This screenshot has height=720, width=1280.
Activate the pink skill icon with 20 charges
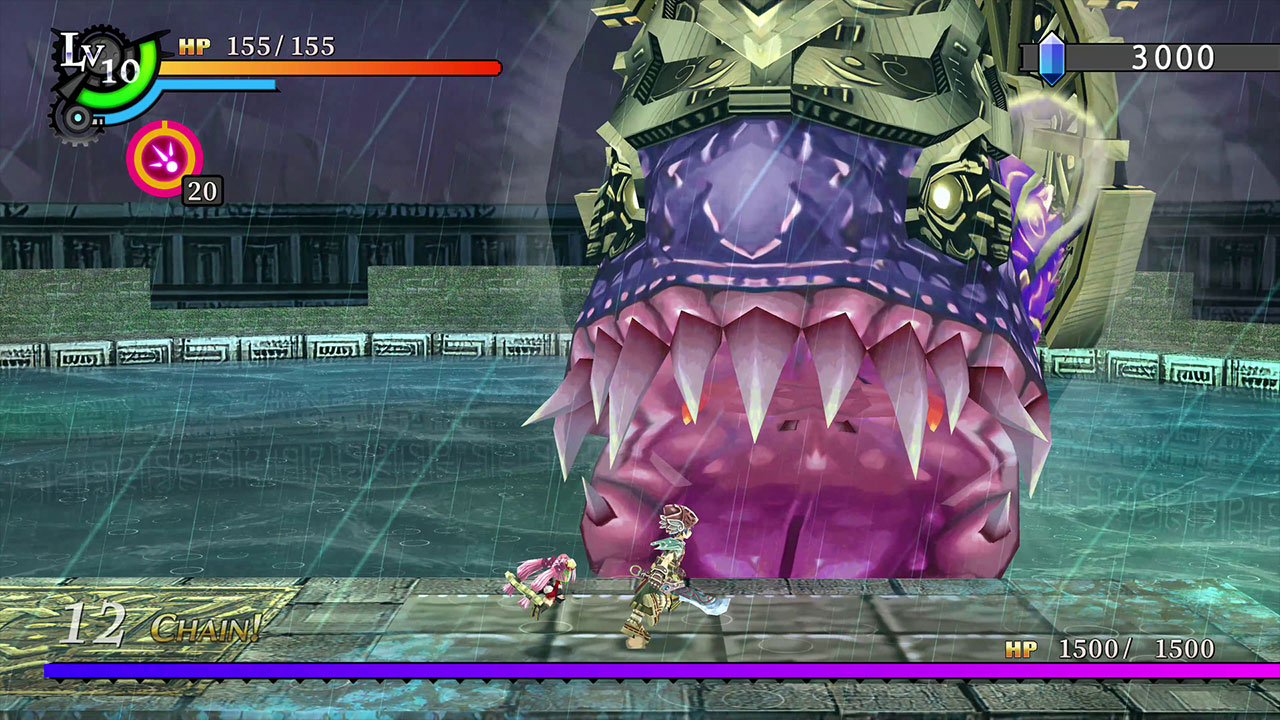[164, 158]
